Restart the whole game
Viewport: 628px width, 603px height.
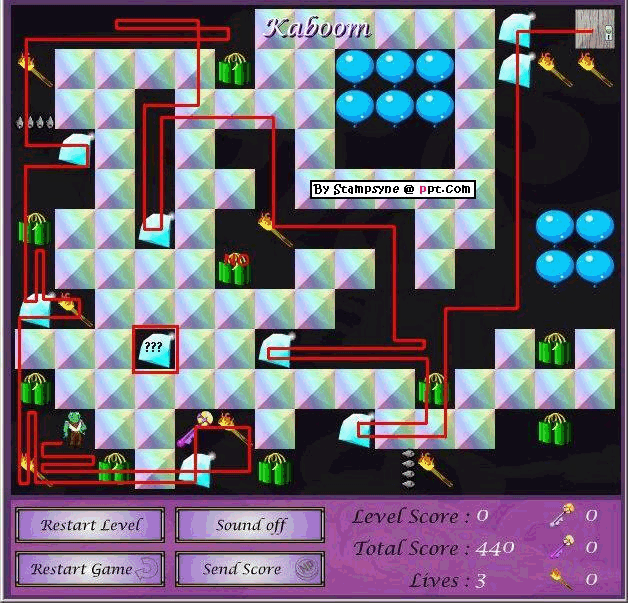(91, 569)
